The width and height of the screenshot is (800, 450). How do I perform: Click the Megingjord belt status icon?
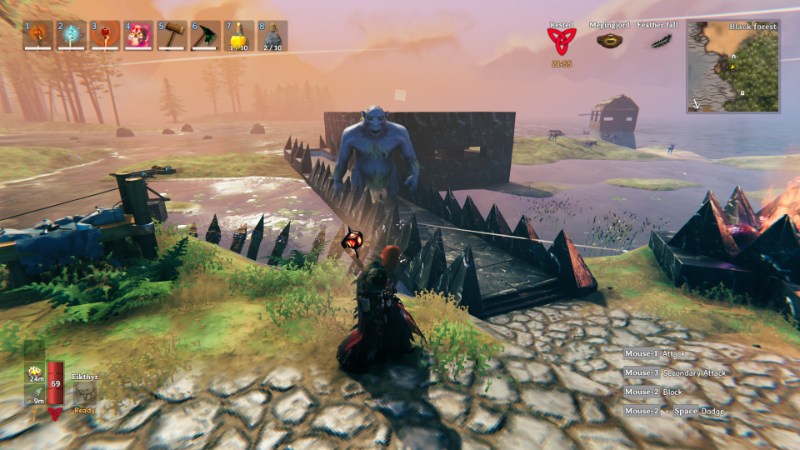[x=609, y=41]
